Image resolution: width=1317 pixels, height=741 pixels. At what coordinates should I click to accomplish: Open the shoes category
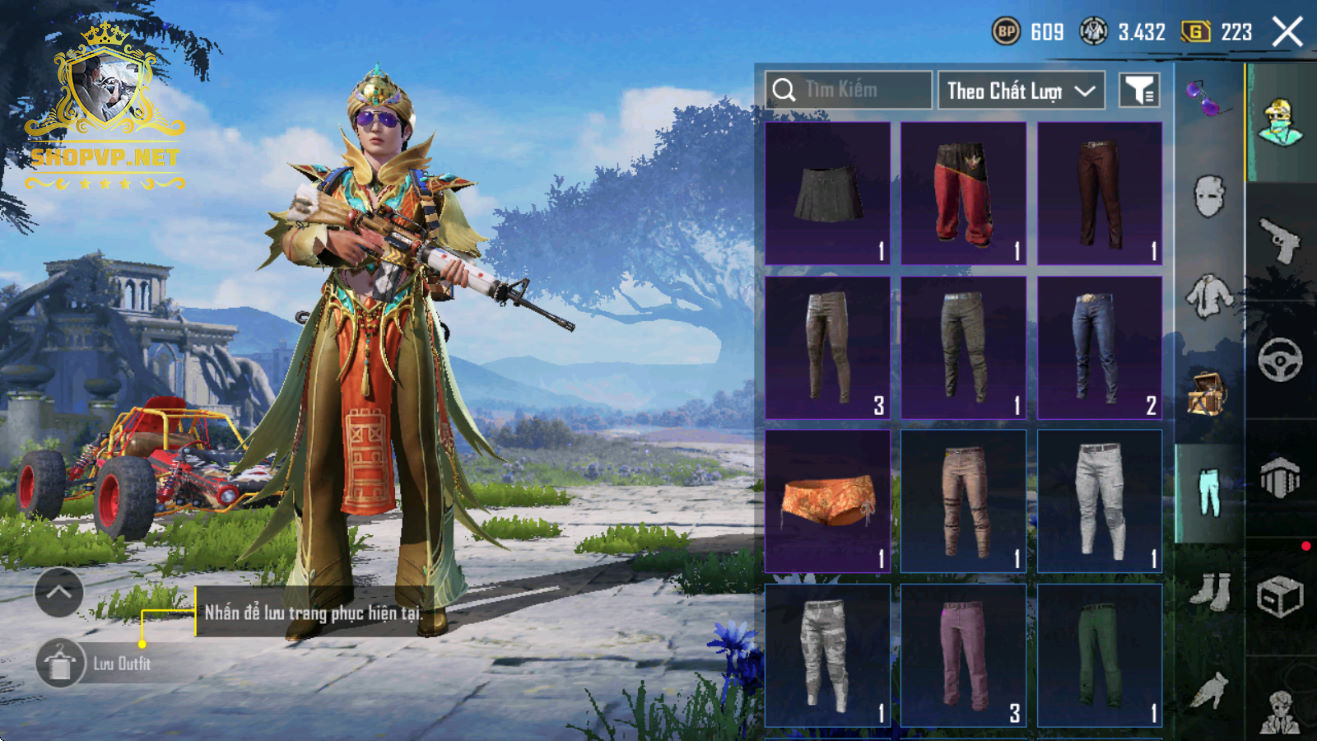(x=1209, y=590)
